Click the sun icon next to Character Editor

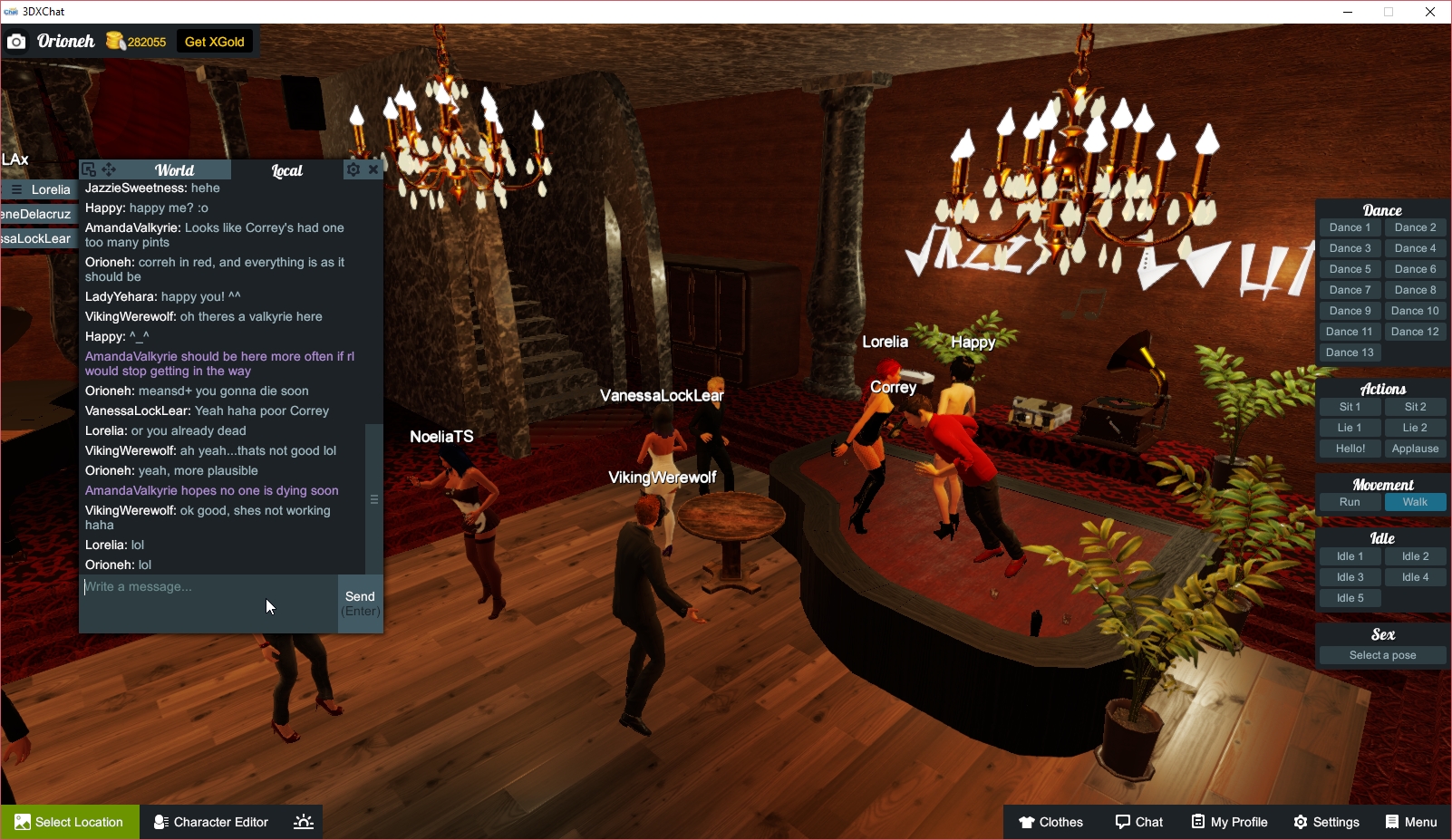pos(303,822)
